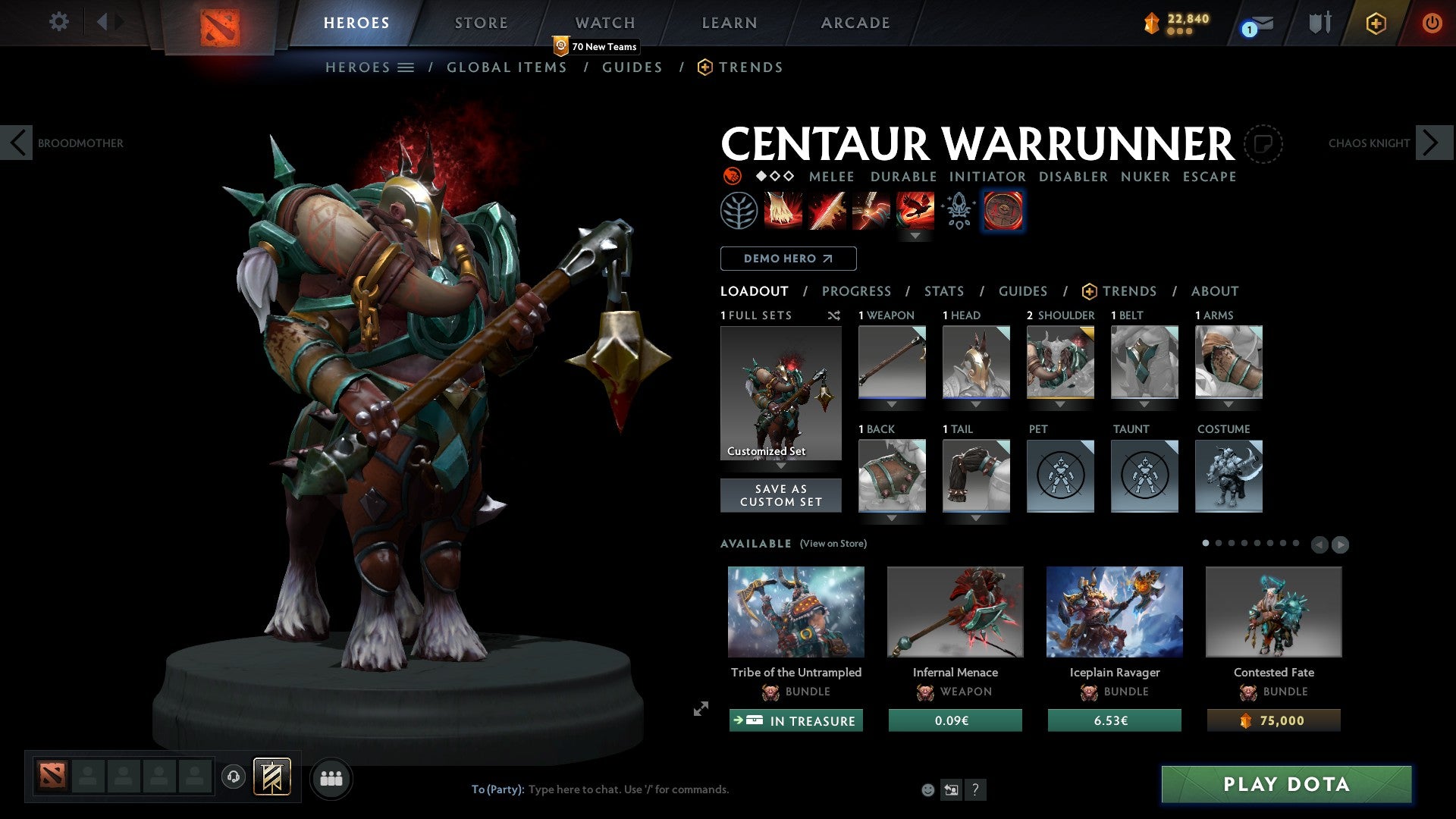This screenshot has height=819, width=1456.
Task: Select the Hoof Stomp ability icon
Action: pos(782,211)
